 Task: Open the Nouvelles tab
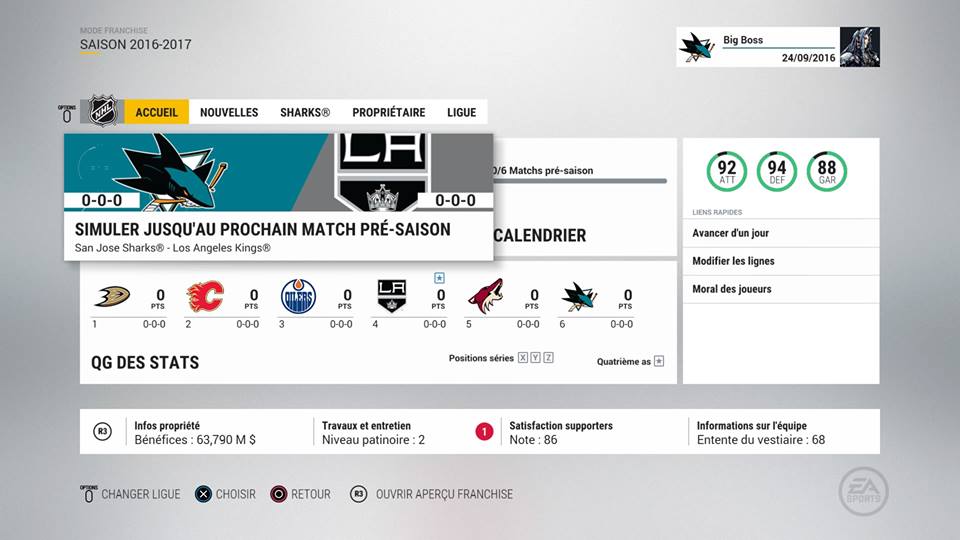pyautogui.click(x=229, y=112)
